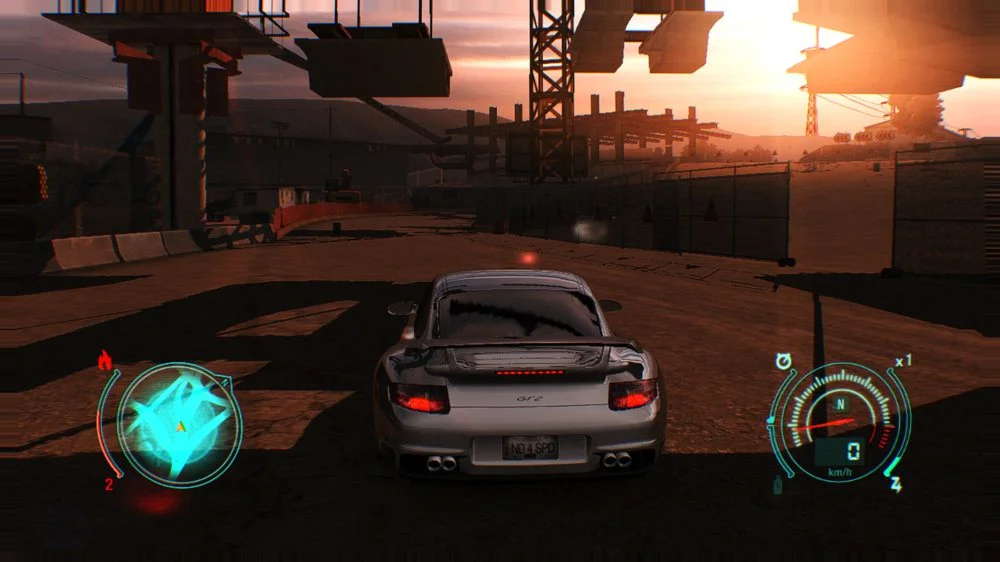Click the red flame heat icon
The image size is (1000, 562).
click(105, 361)
